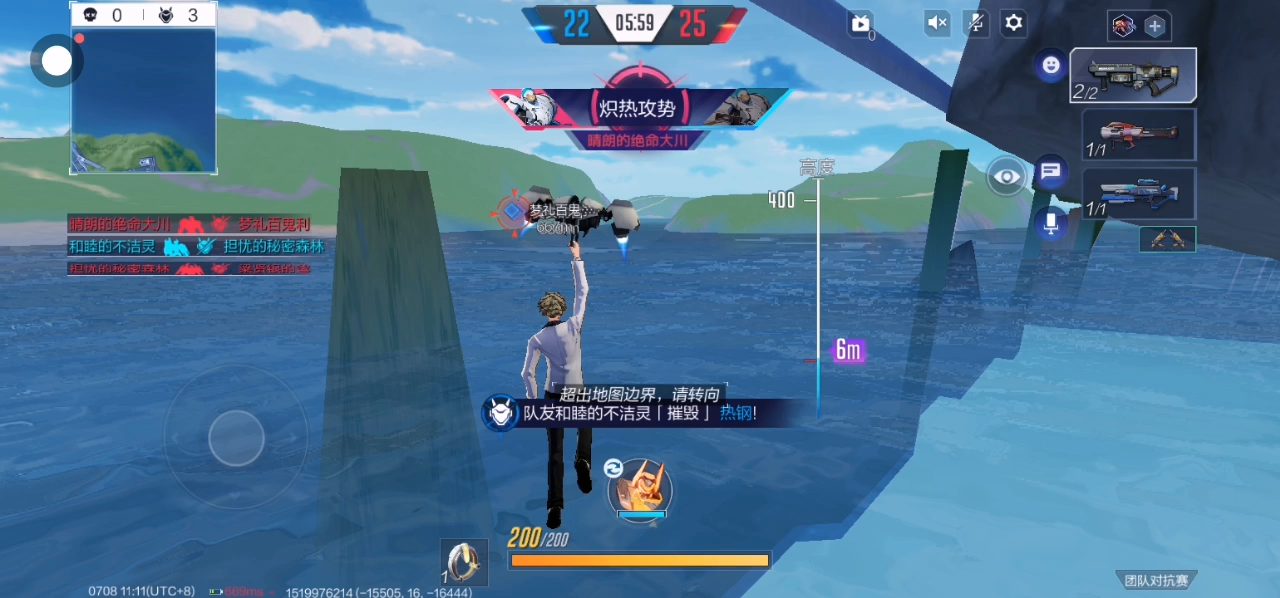The width and height of the screenshot is (1280, 598).
Task: Tap the white floating record button
Action: click(x=57, y=62)
